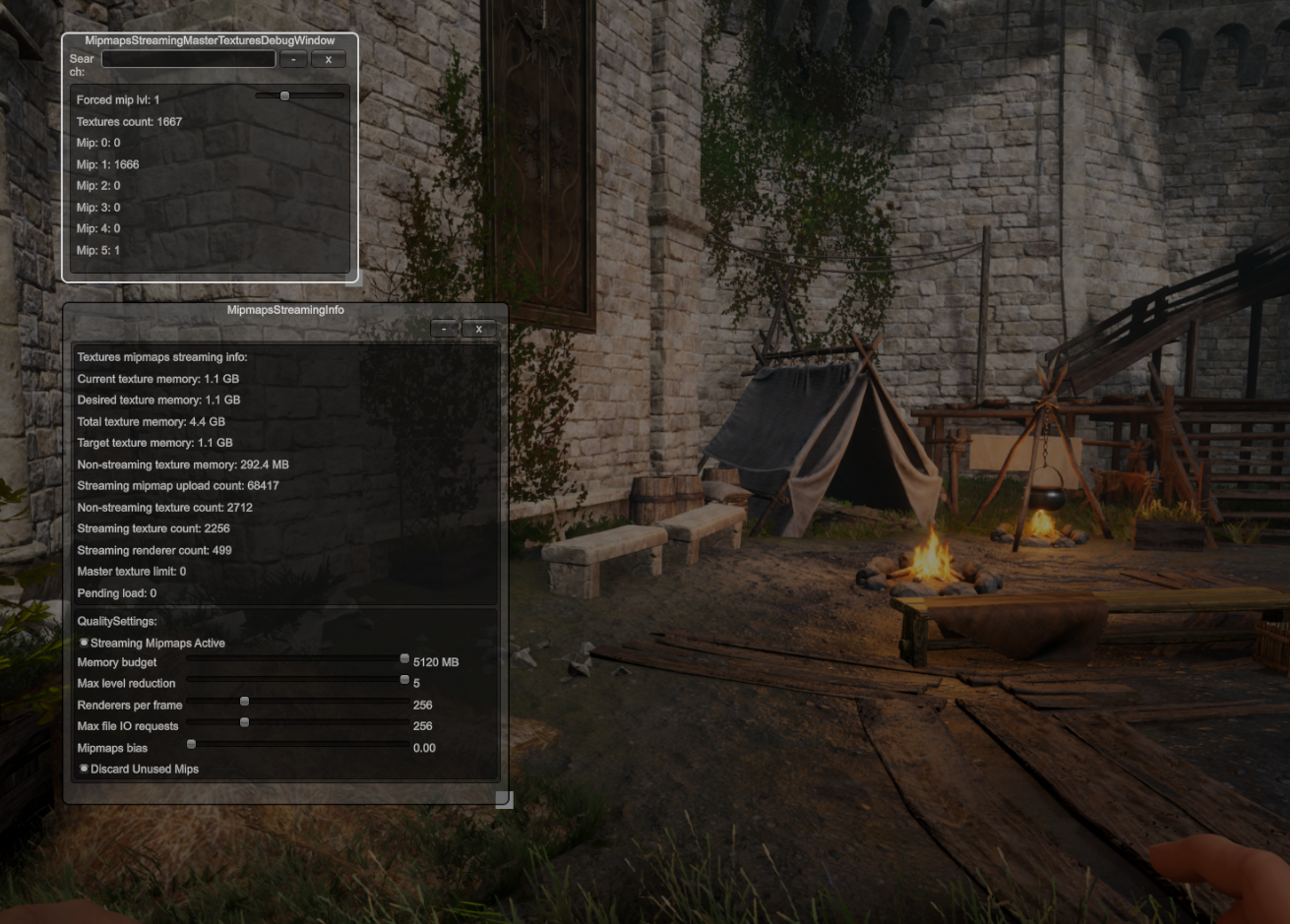Click the Forced mip lvl slider handle
1290x924 pixels.
(x=285, y=94)
